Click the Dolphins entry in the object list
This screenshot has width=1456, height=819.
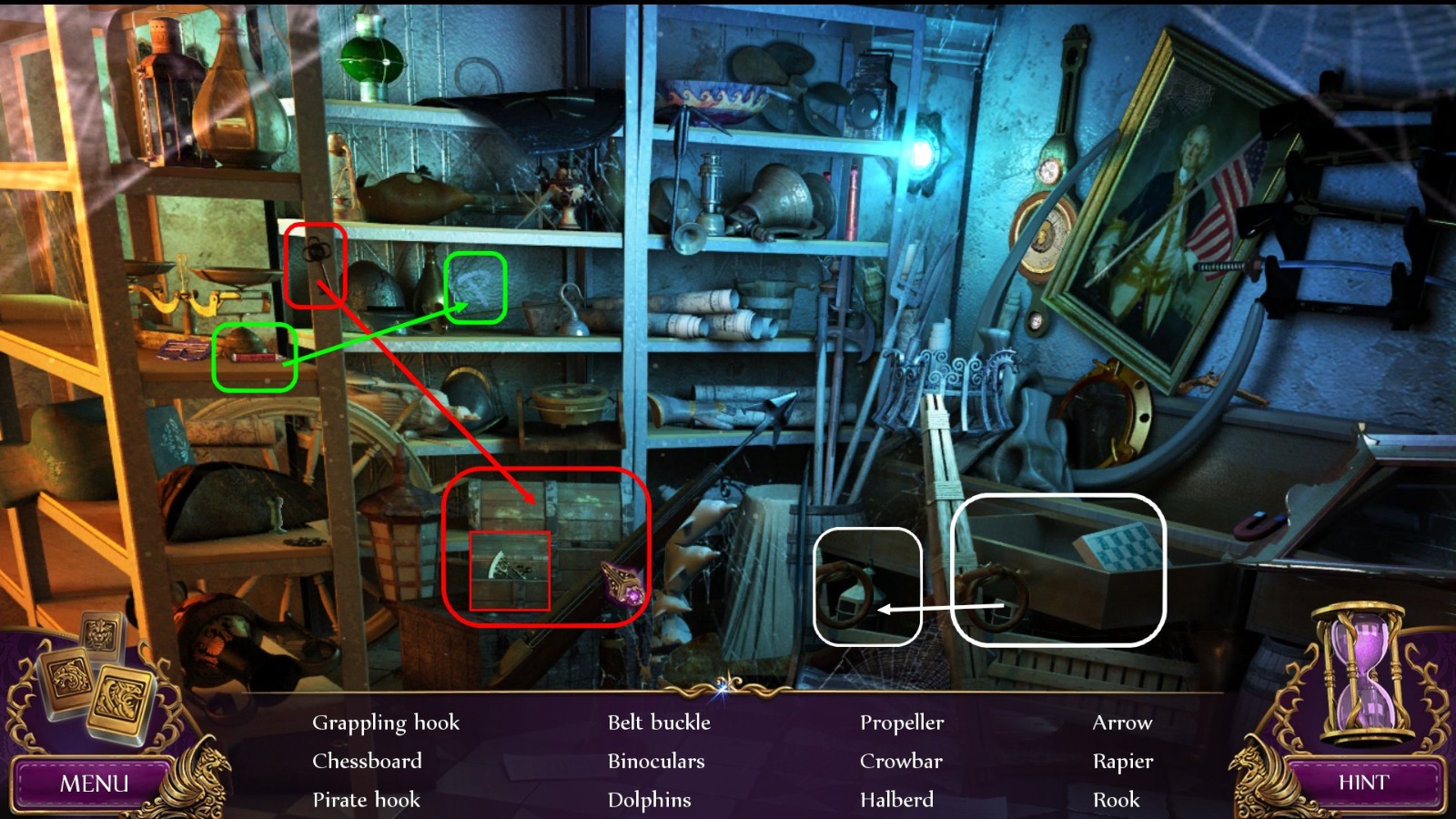pyautogui.click(x=649, y=800)
